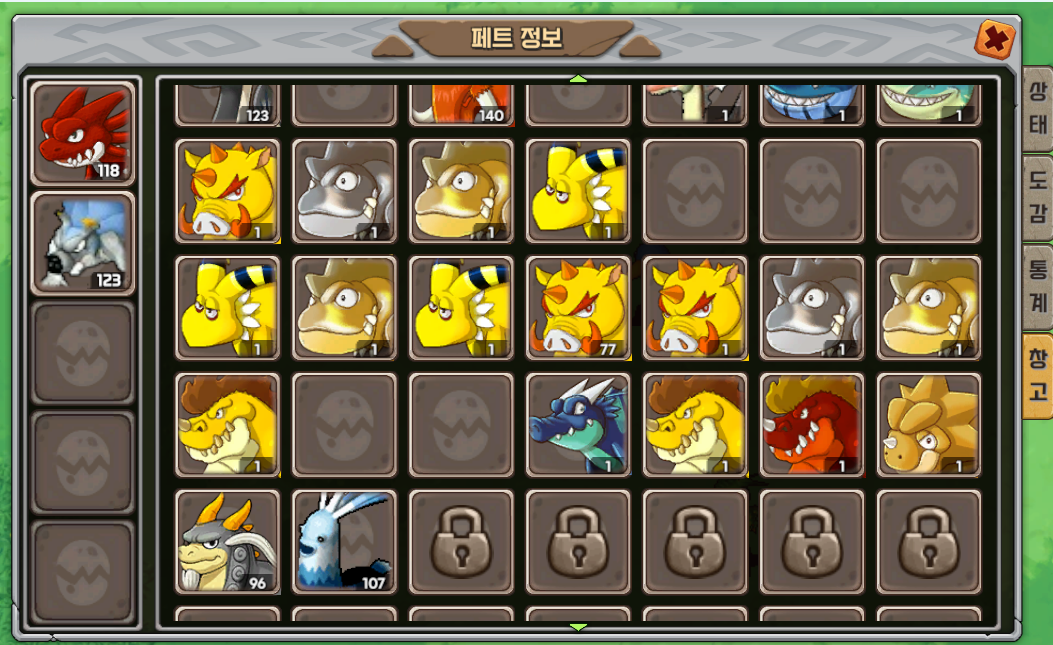Show the 통계 tab
1053x645 pixels.
tap(1037, 283)
